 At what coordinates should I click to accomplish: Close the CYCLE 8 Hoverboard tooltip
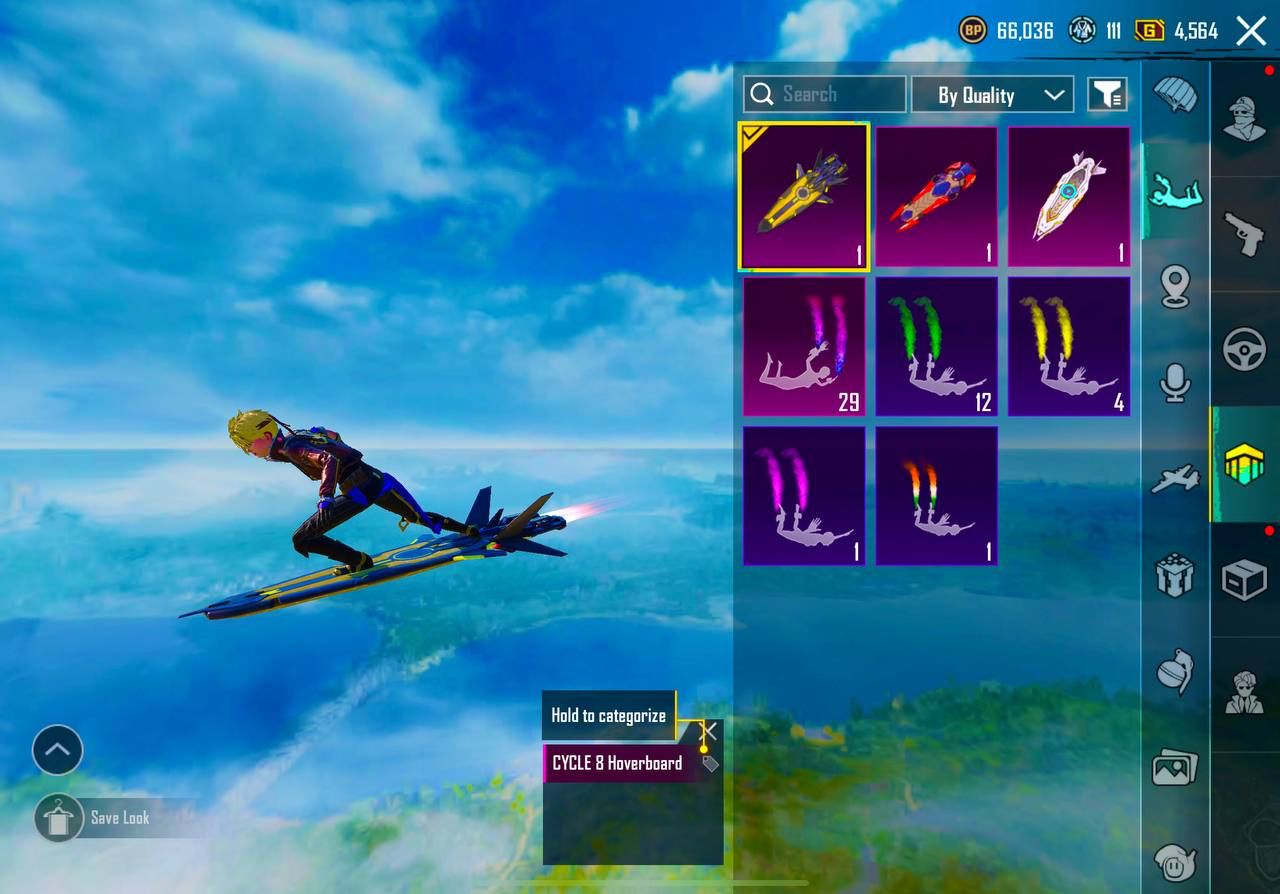[709, 731]
